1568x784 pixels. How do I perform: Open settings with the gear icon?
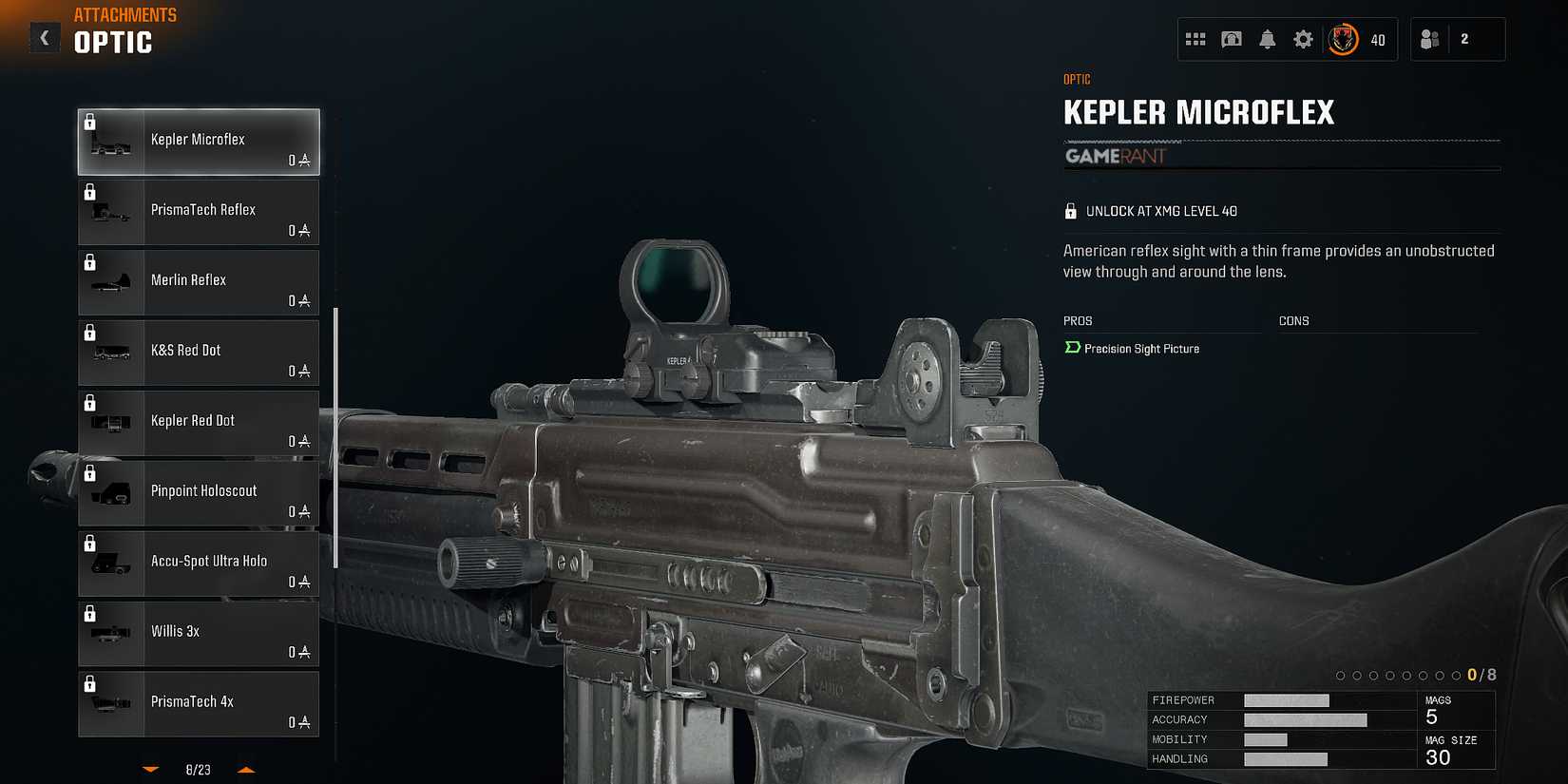pos(1303,39)
